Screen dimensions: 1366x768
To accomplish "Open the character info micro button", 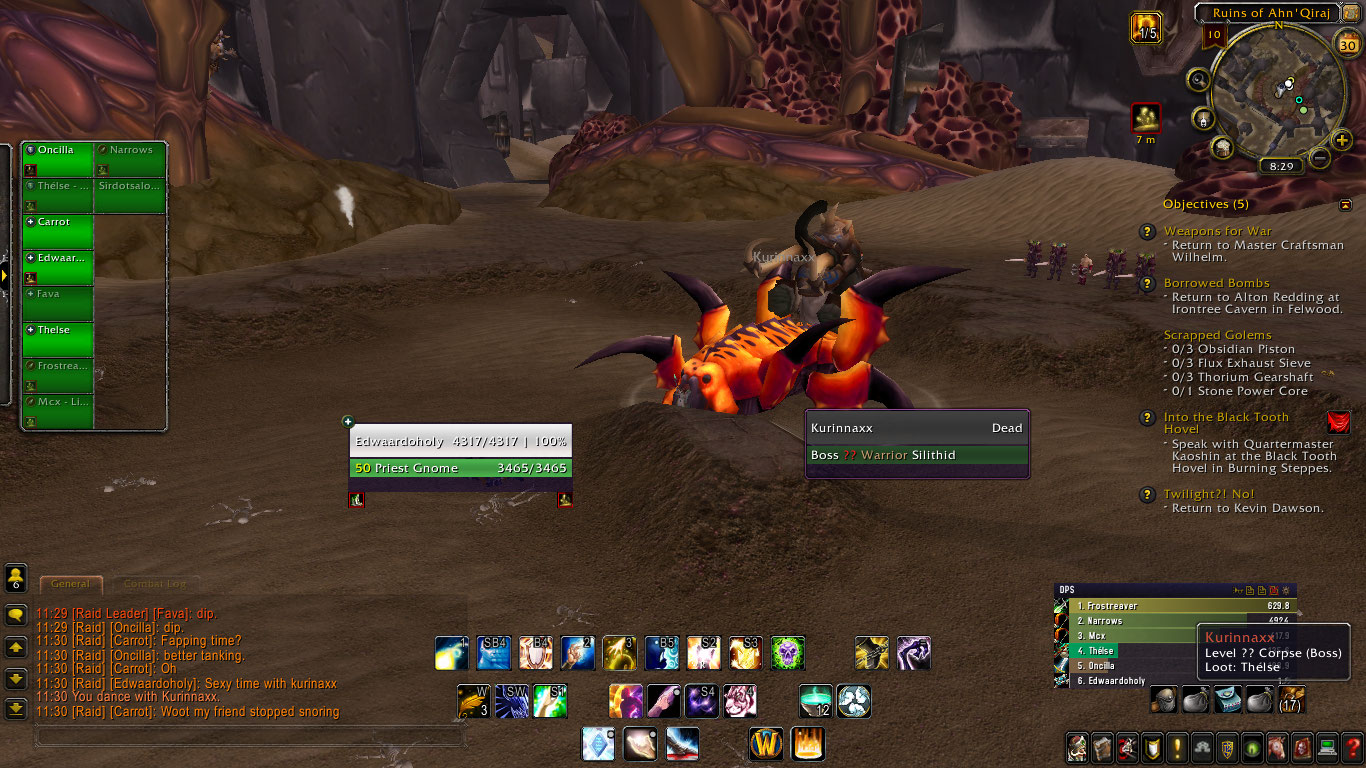I will (x=1077, y=747).
